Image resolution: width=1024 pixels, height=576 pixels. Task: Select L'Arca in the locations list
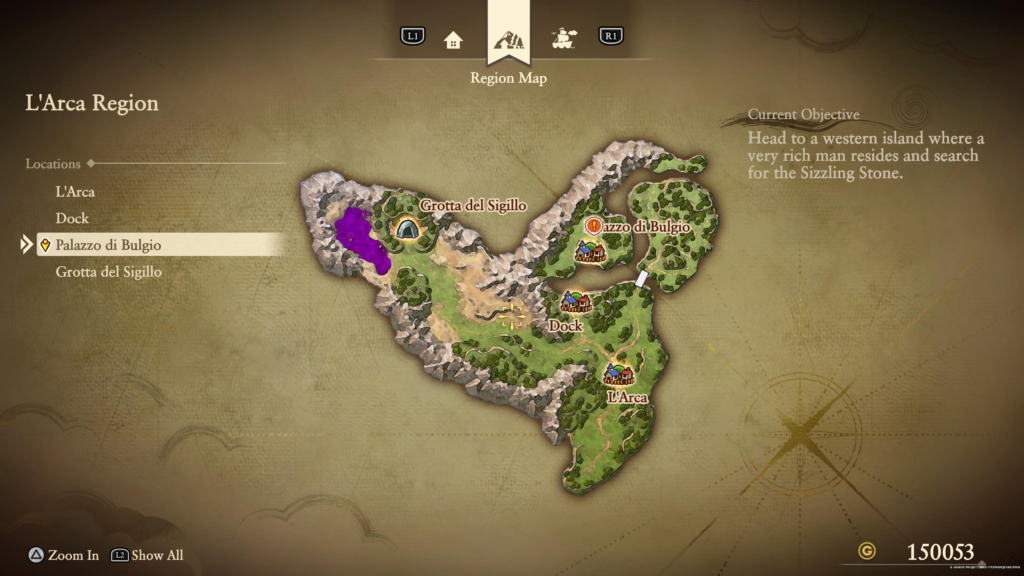coord(76,191)
